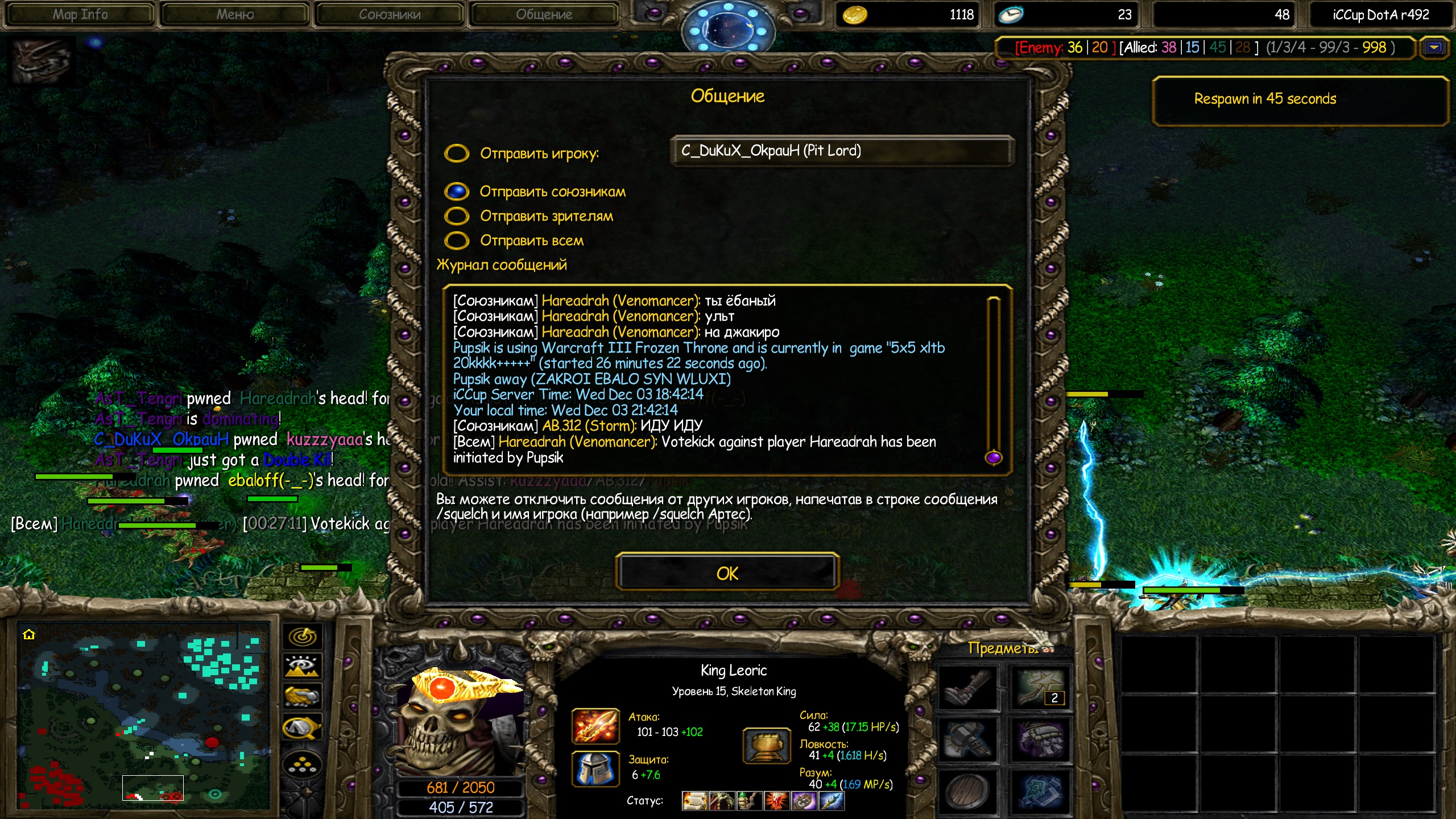
Task: Choose the send-to-everyone radio option
Action: coord(457,241)
